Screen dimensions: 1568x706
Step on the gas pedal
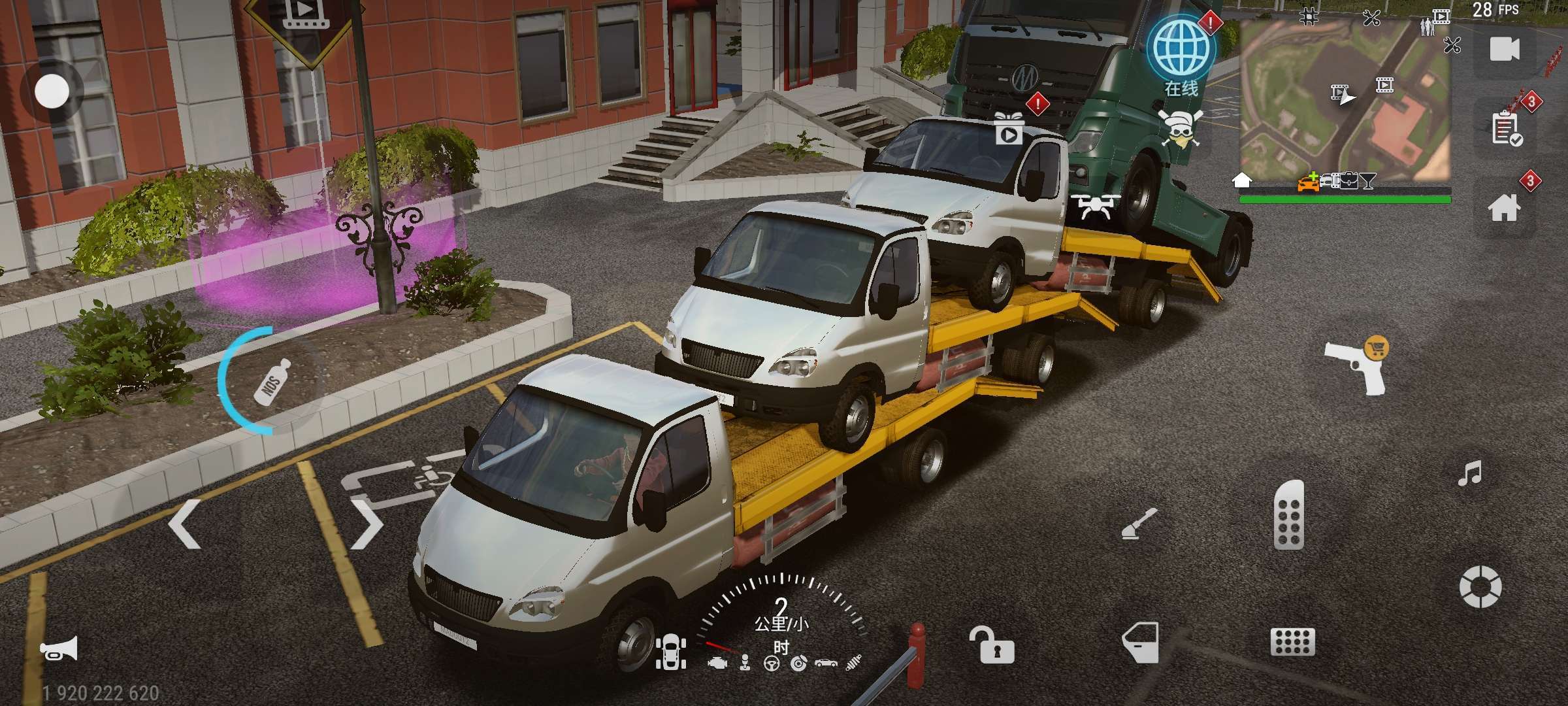point(1289,515)
